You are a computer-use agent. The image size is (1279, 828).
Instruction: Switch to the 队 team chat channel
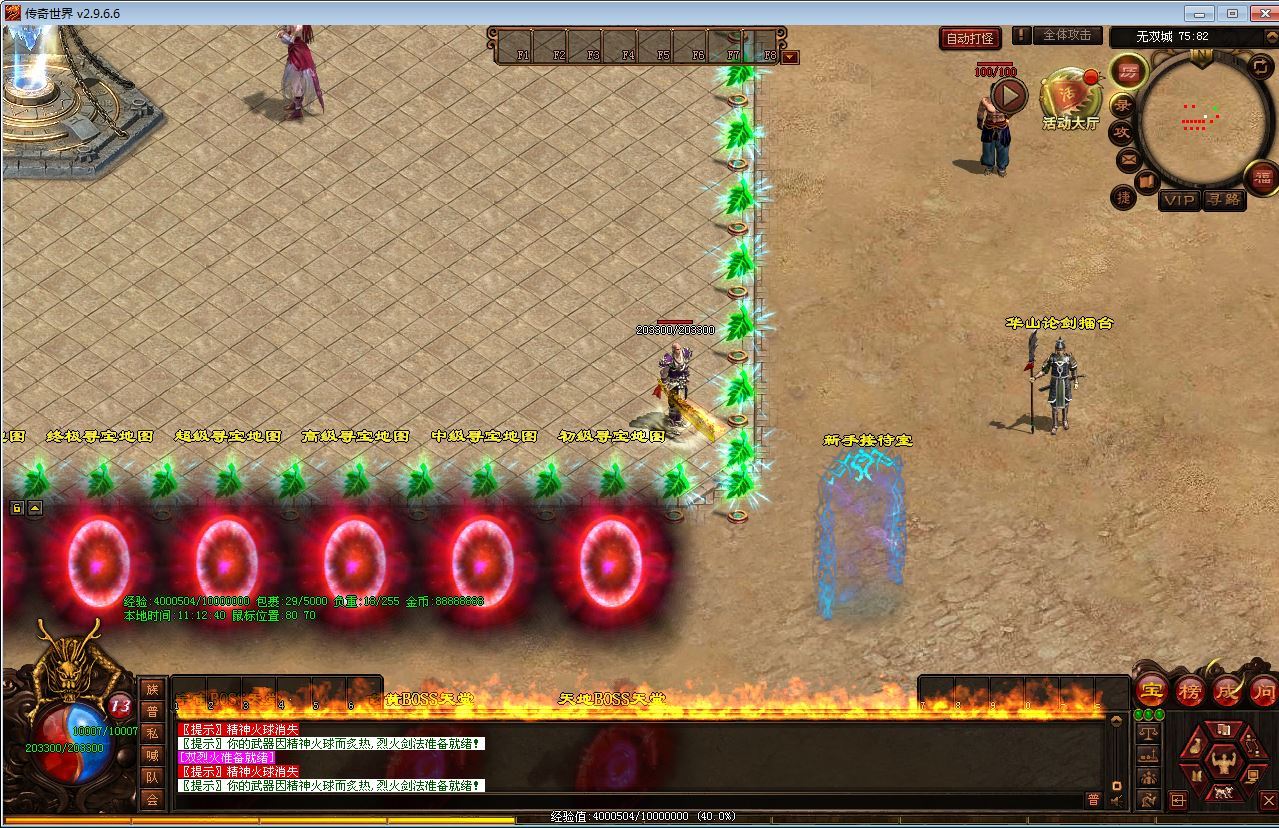152,777
